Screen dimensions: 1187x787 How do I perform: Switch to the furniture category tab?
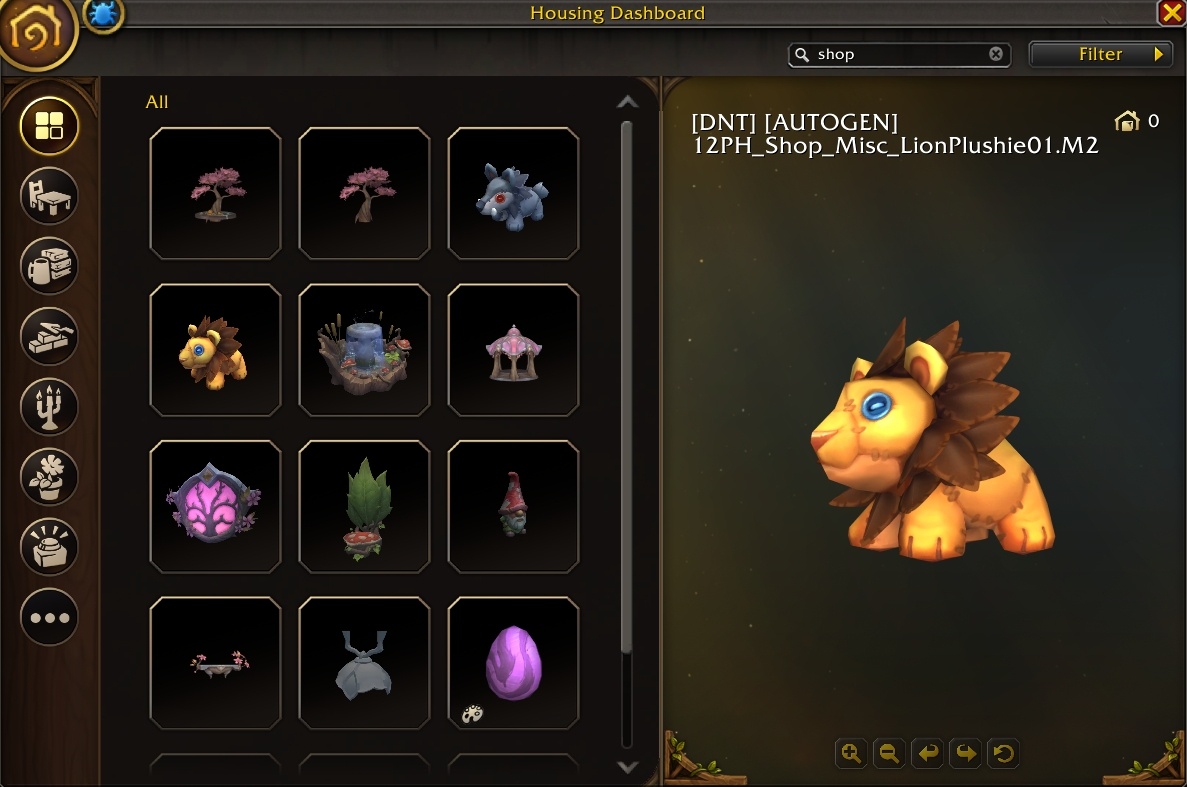pyautogui.click(x=49, y=196)
